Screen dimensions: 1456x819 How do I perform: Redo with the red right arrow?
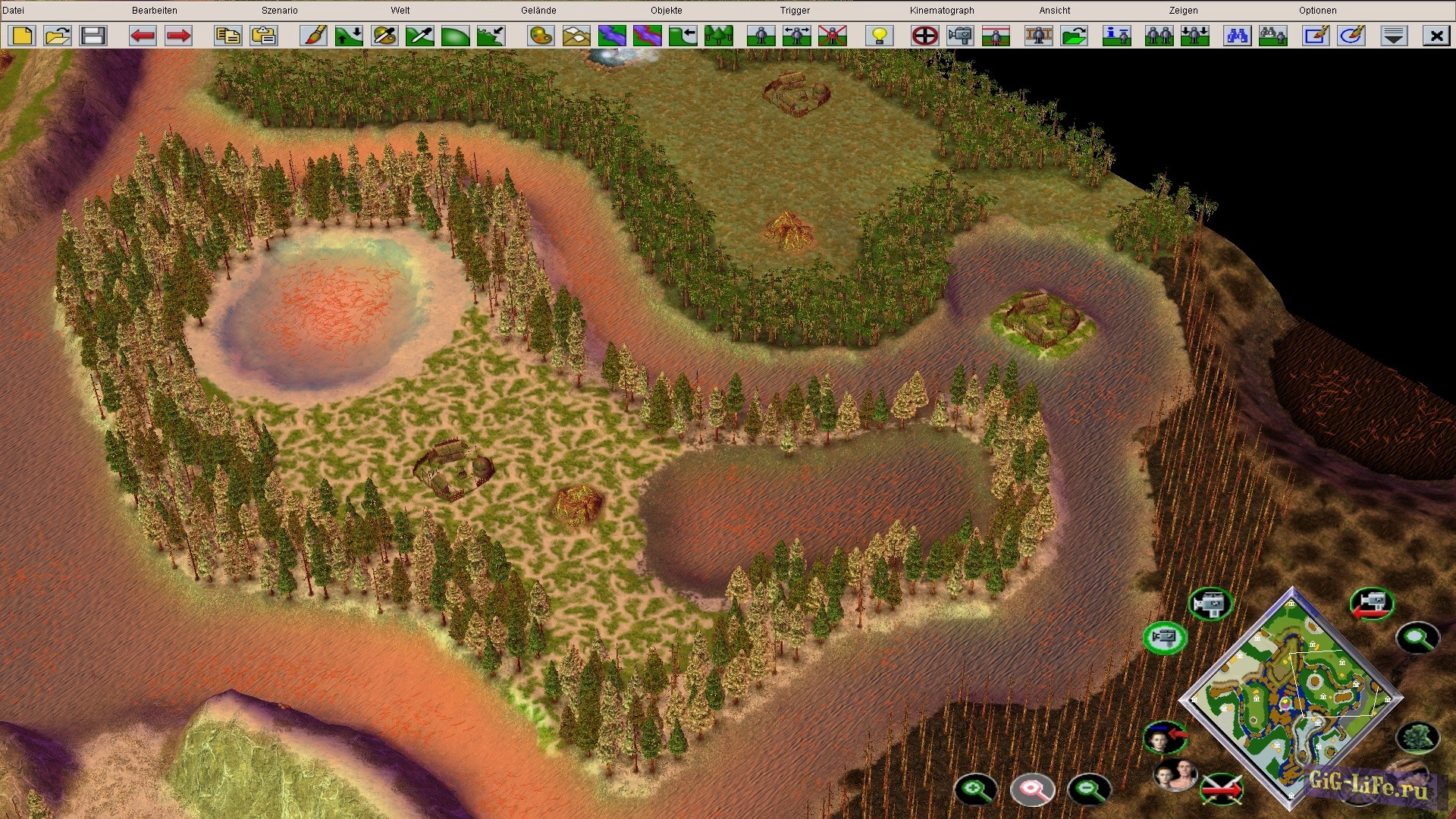(x=178, y=36)
